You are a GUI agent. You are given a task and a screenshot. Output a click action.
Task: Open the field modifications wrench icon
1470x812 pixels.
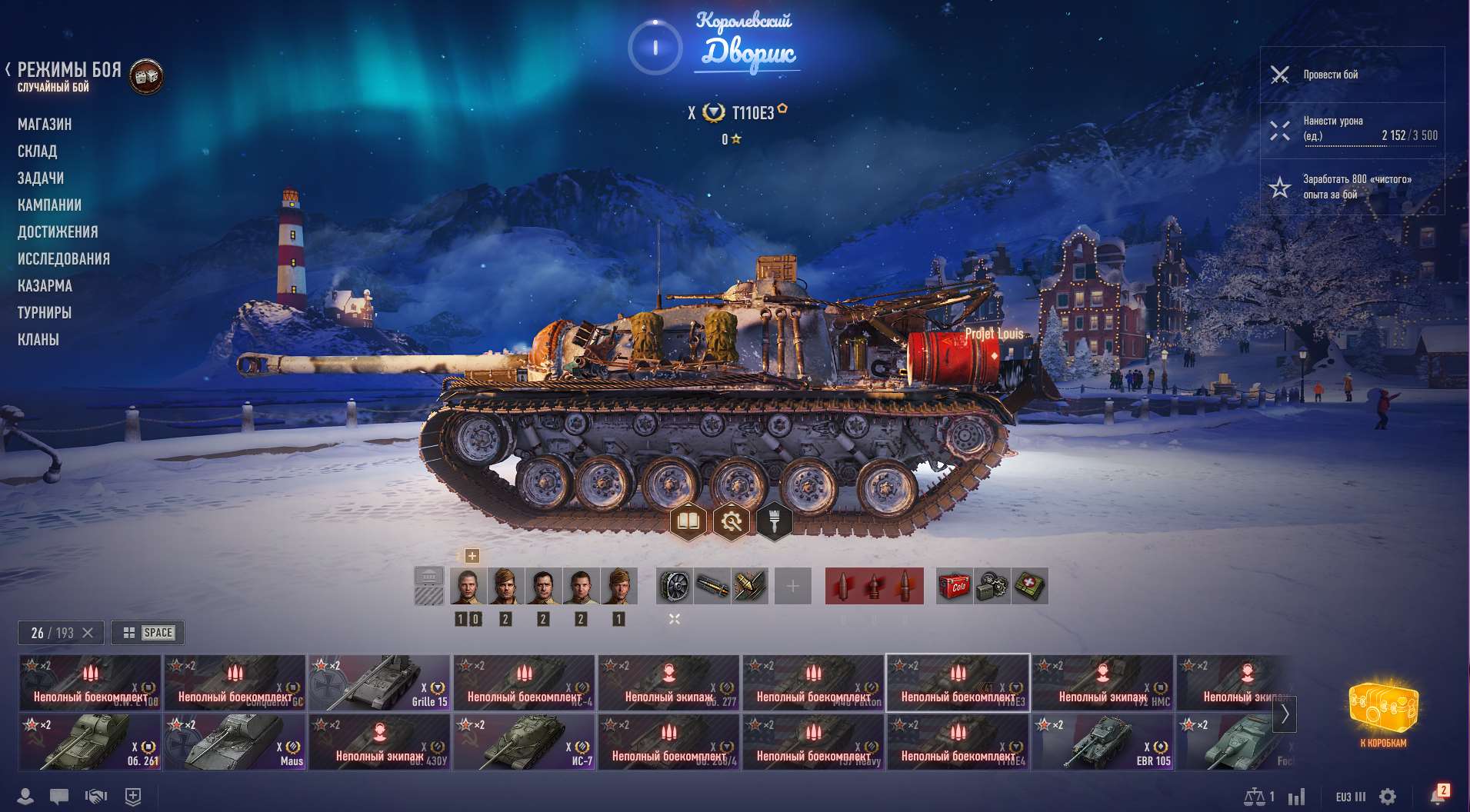tap(733, 521)
